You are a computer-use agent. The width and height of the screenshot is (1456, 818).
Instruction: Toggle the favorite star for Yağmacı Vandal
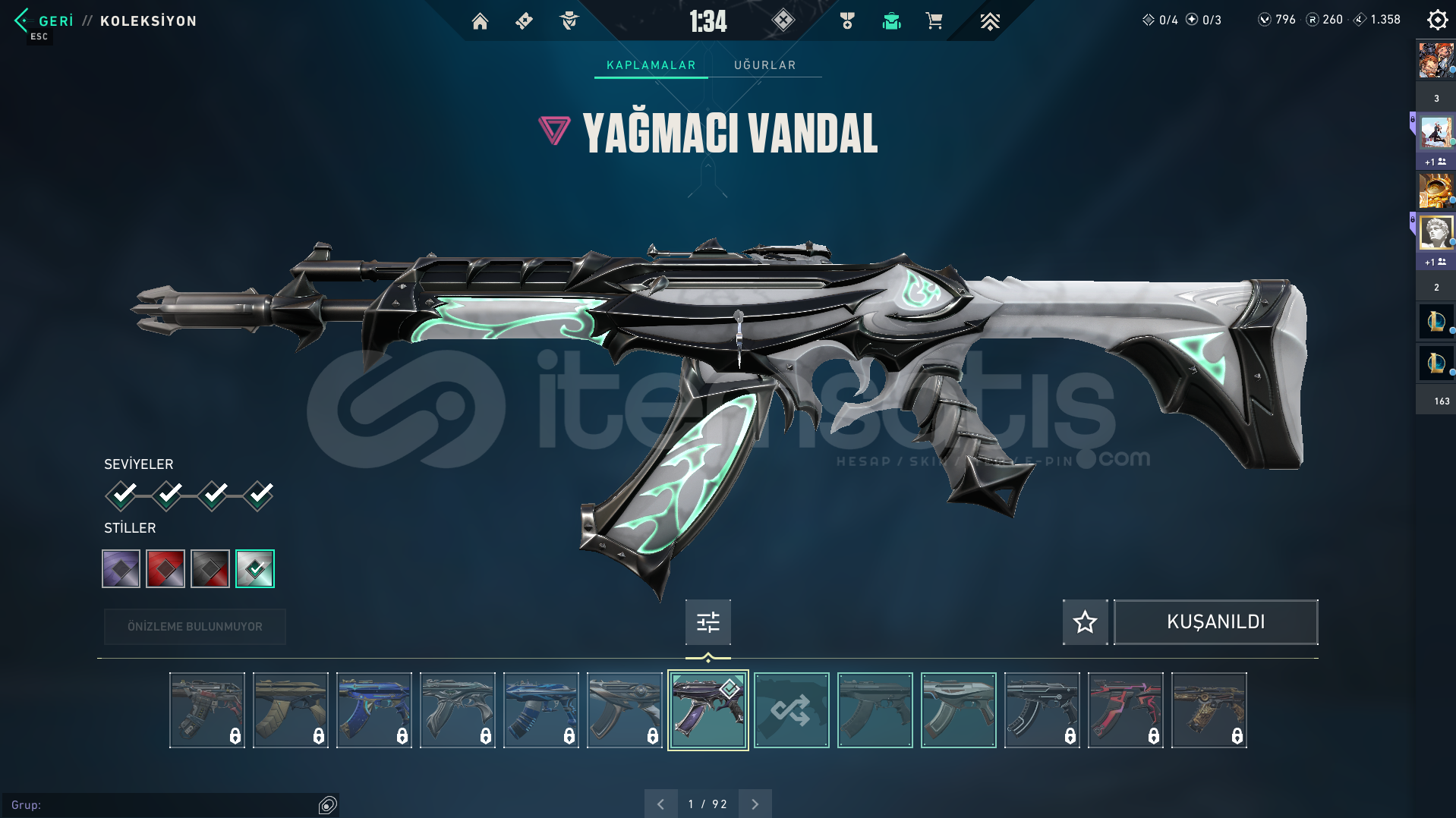point(1084,621)
